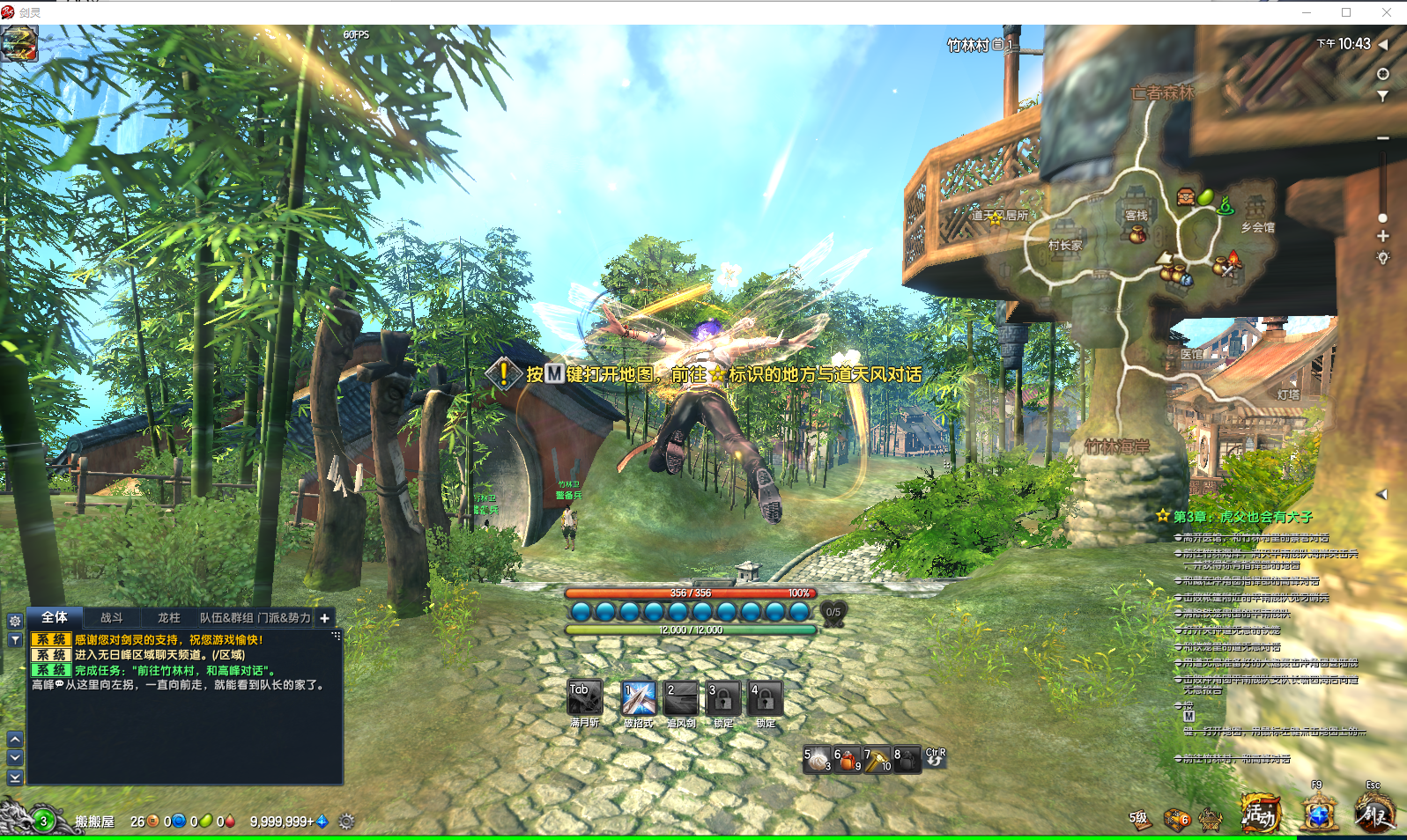Select the 队伍&群组 chat tab
Screen dimensions: 1407x840
pyautogui.click(x=226, y=618)
